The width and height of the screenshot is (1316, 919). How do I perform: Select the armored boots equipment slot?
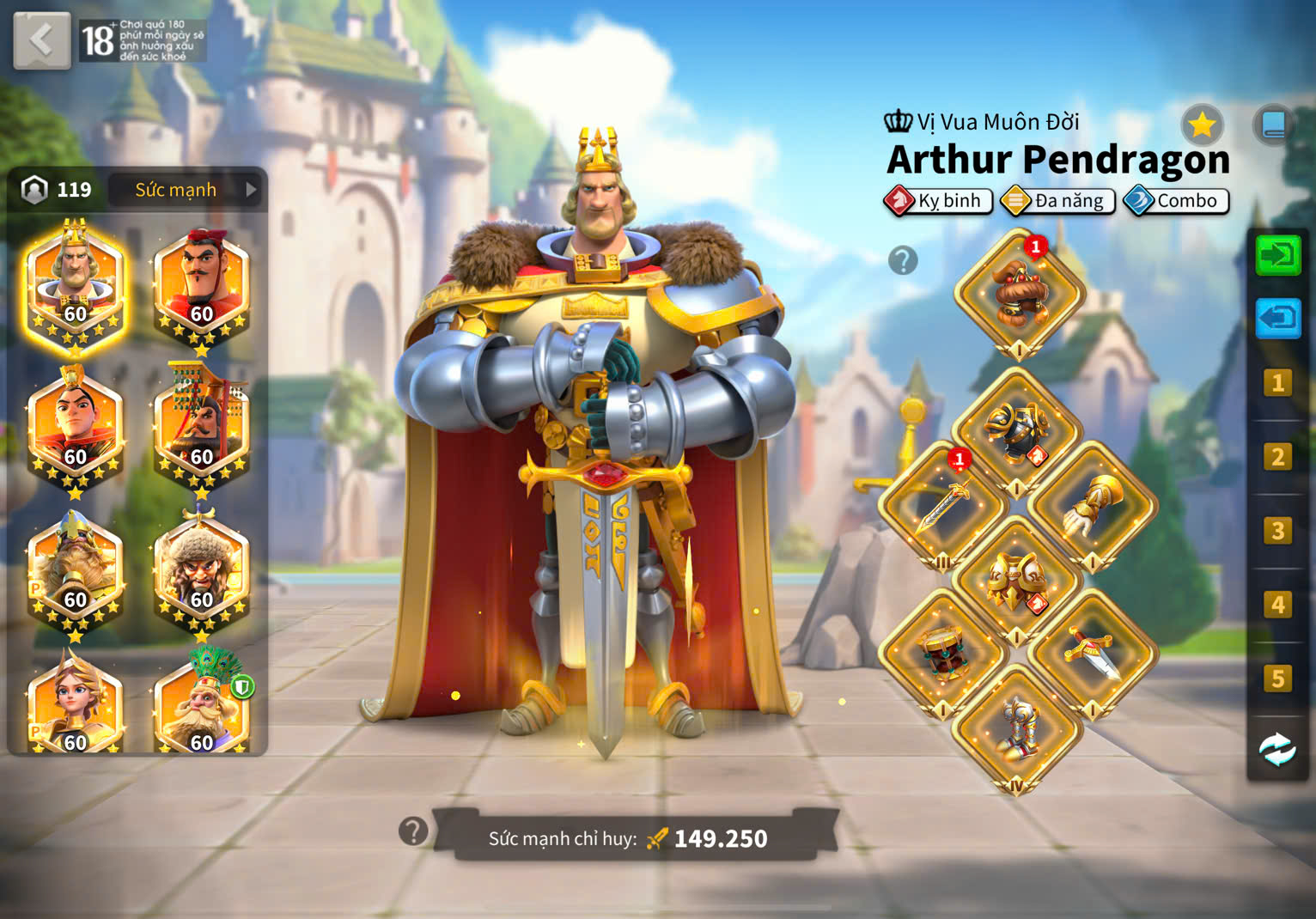pos(1017,728)
